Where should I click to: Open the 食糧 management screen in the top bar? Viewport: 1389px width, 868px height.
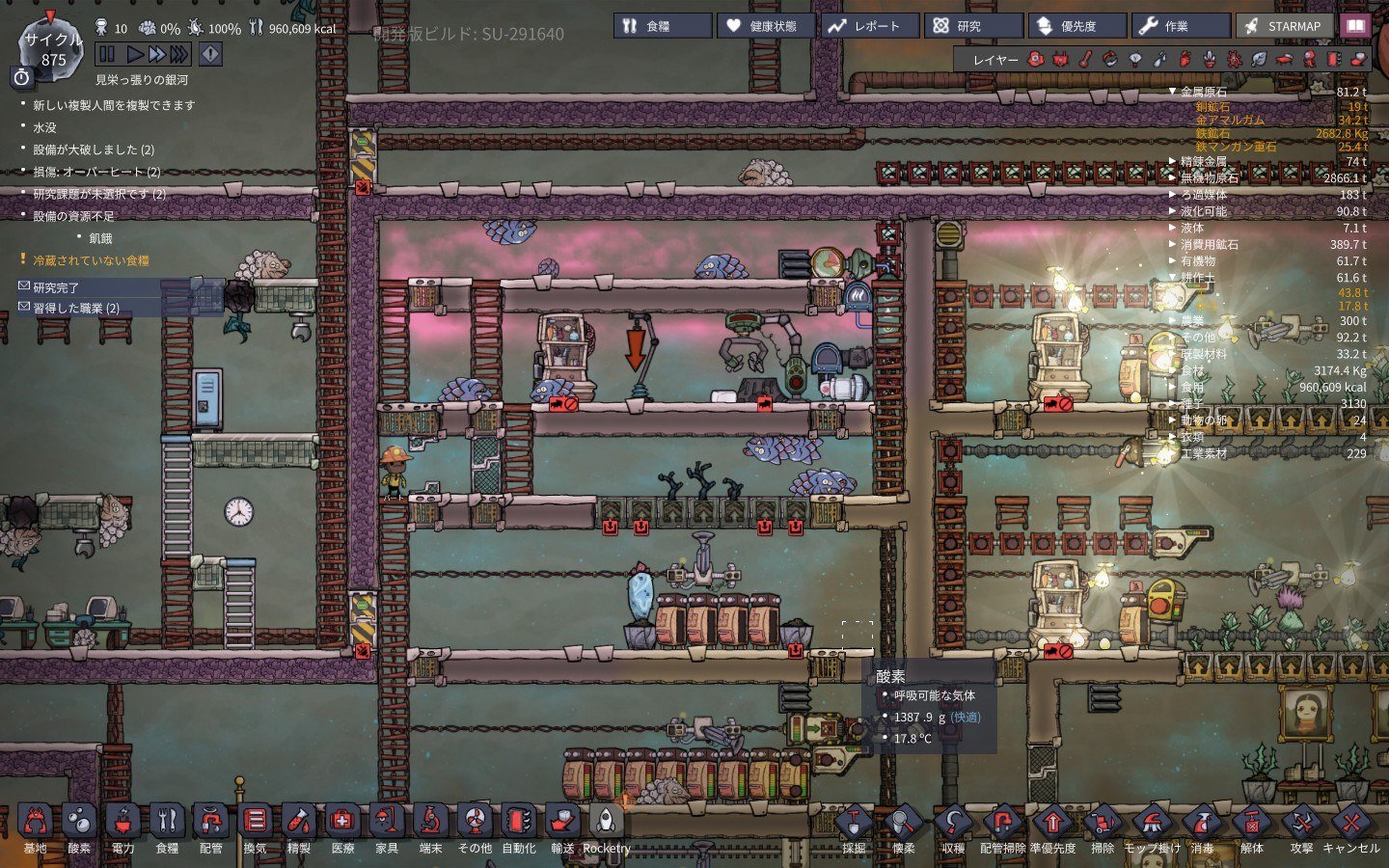(x=662, y=26)
